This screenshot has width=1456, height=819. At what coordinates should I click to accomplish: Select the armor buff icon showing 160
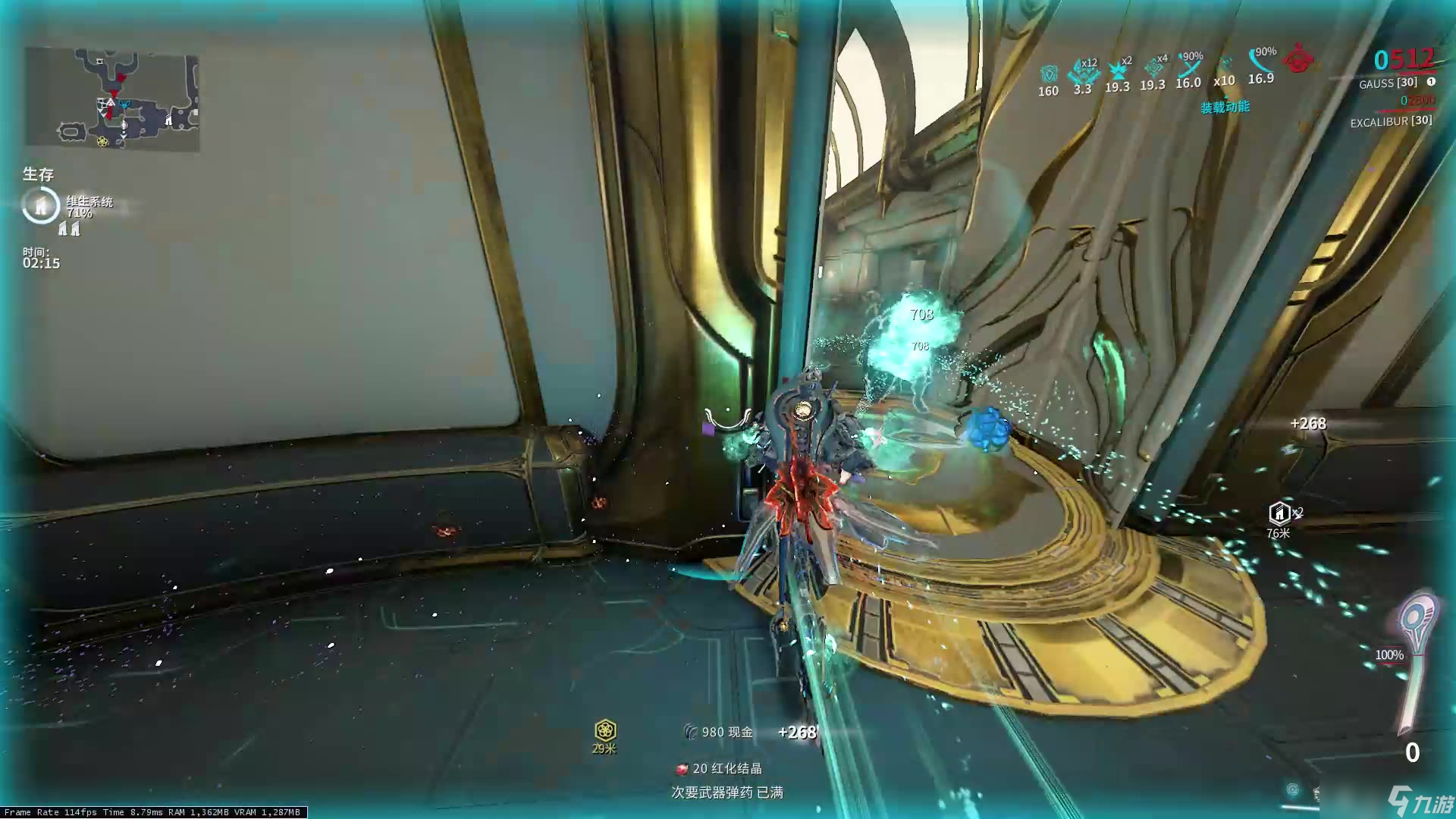pos(1048,74)
